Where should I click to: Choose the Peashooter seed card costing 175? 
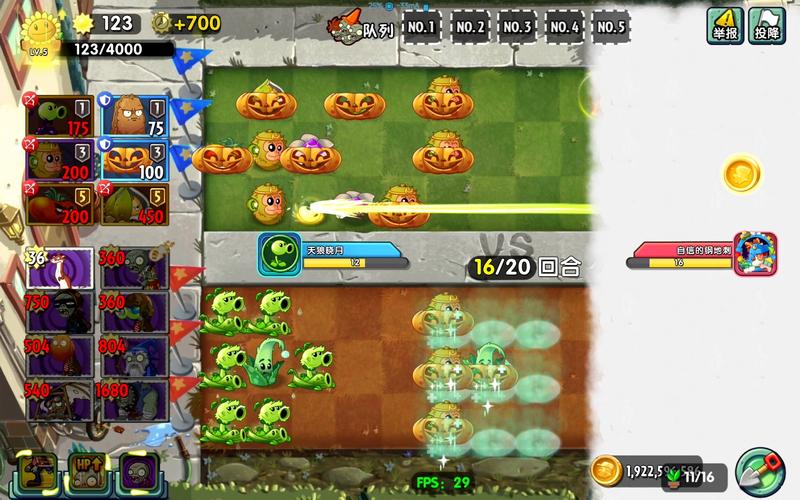(x=60, y=116)
